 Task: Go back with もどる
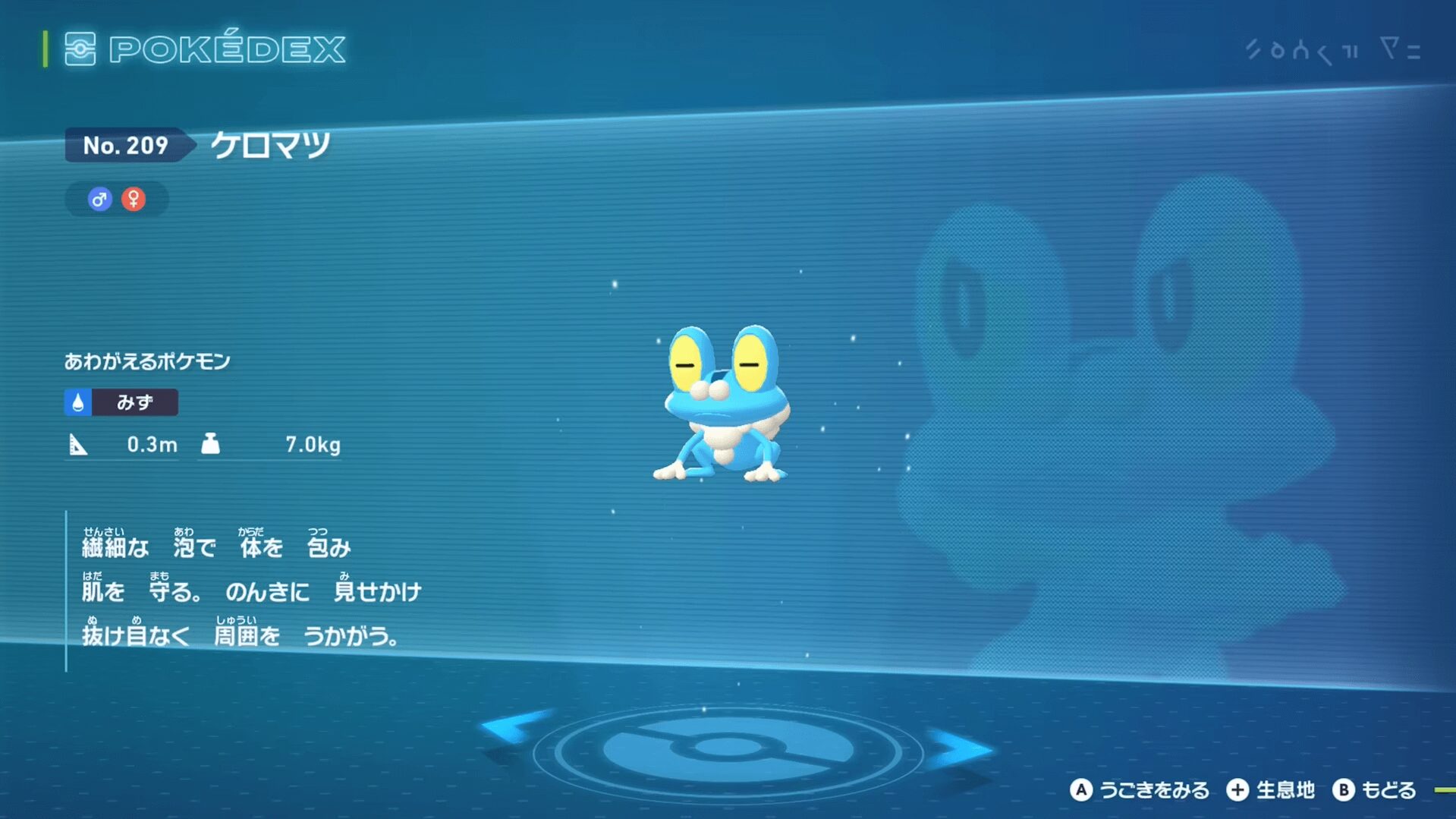click(x=1375, y=790)
